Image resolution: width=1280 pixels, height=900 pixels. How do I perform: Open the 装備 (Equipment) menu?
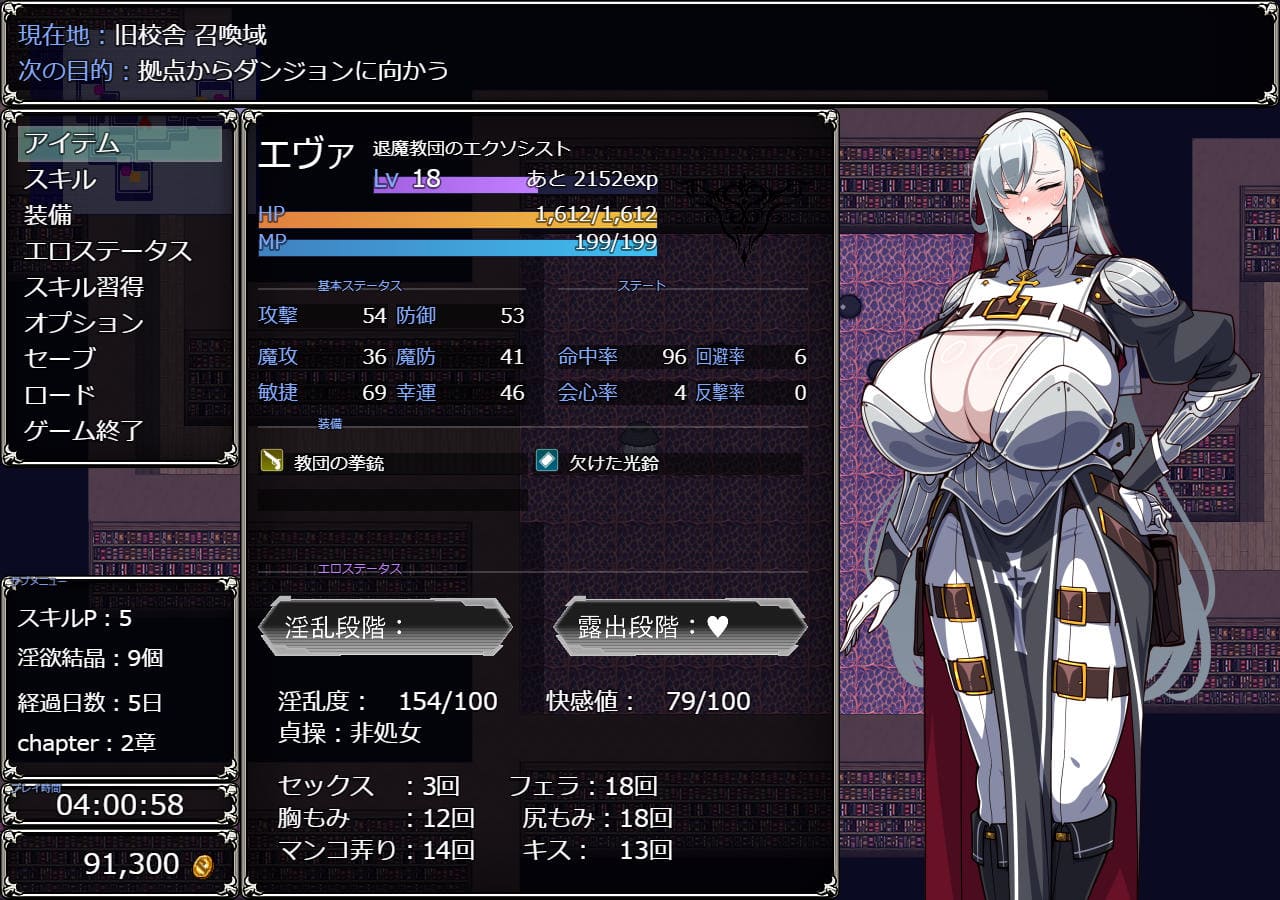coord(48,216)
